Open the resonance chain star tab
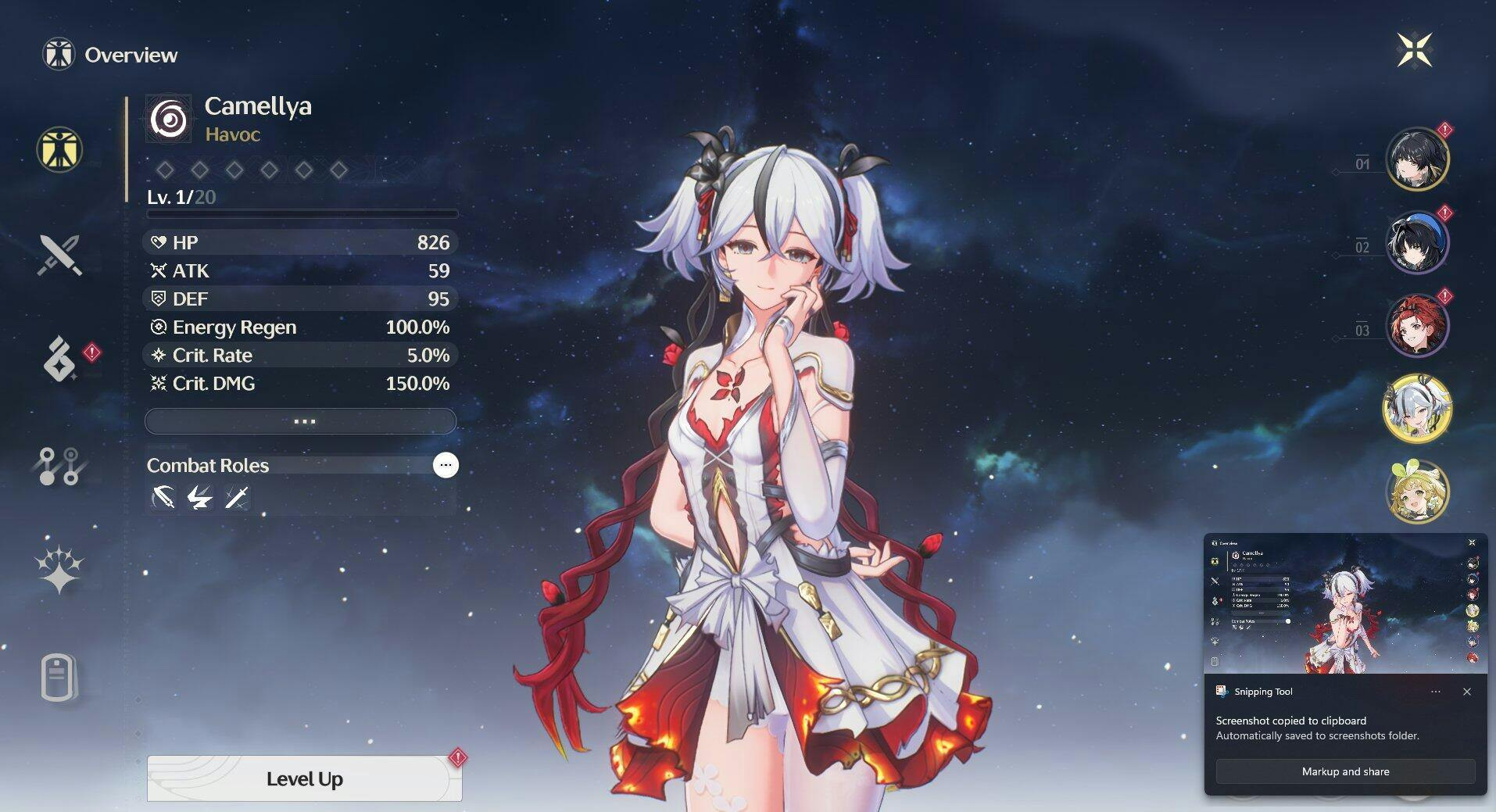Viewport: 1496px width, 812px height. point(59,569)
